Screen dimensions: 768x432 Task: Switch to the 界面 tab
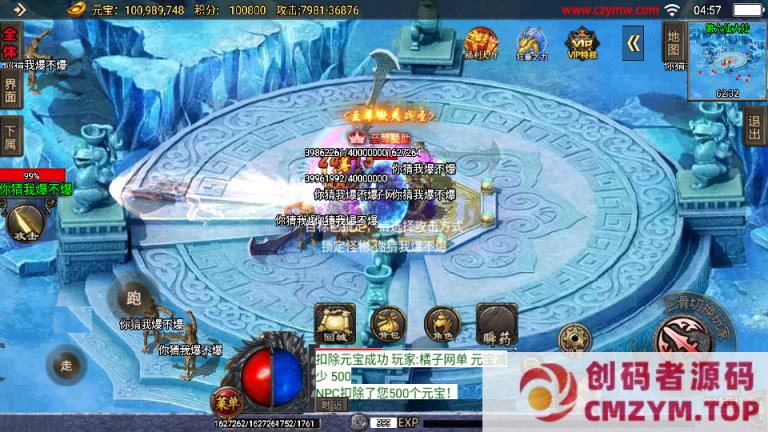click(10, 91)
